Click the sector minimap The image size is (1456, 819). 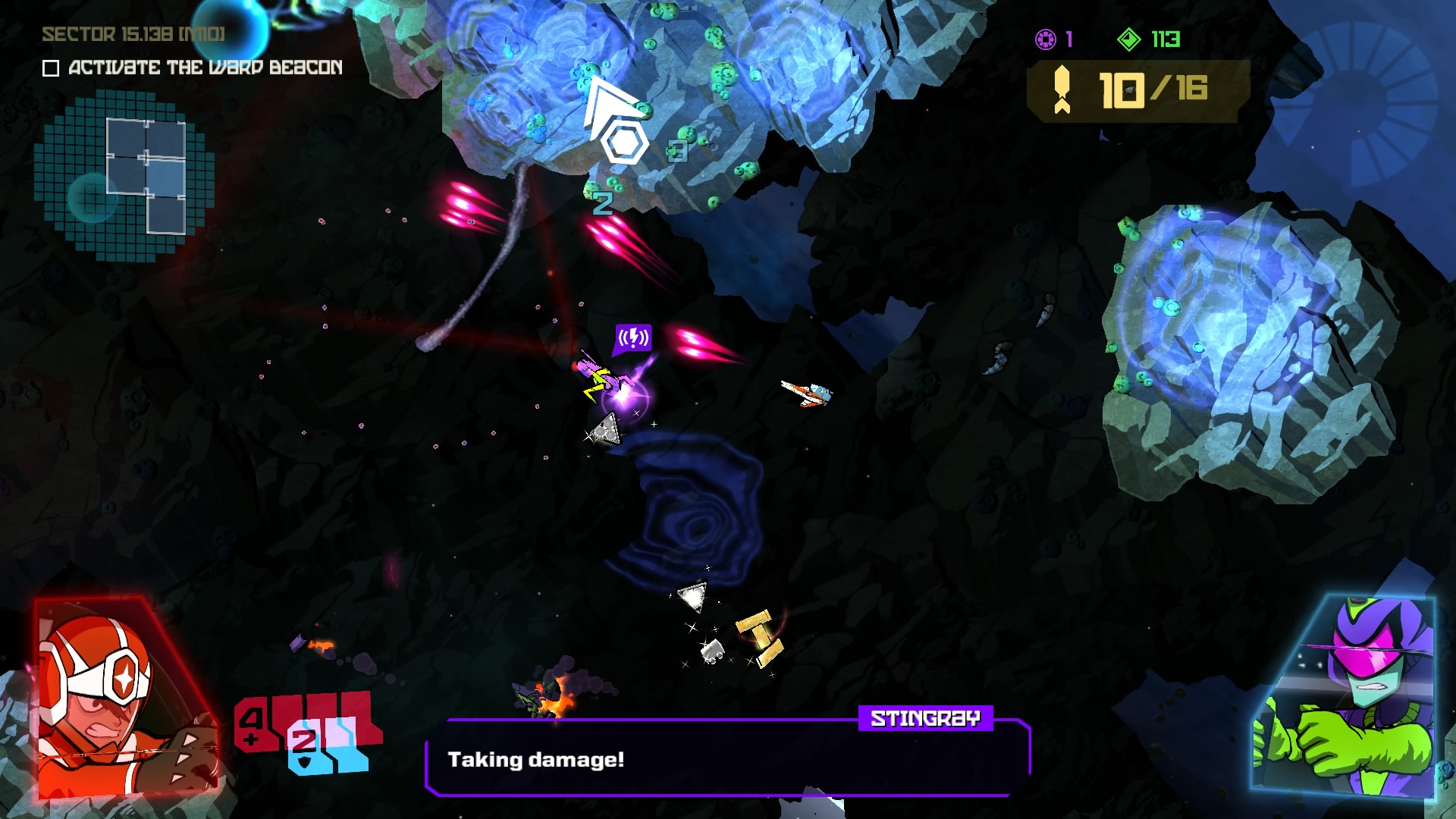tap(125, 174)
